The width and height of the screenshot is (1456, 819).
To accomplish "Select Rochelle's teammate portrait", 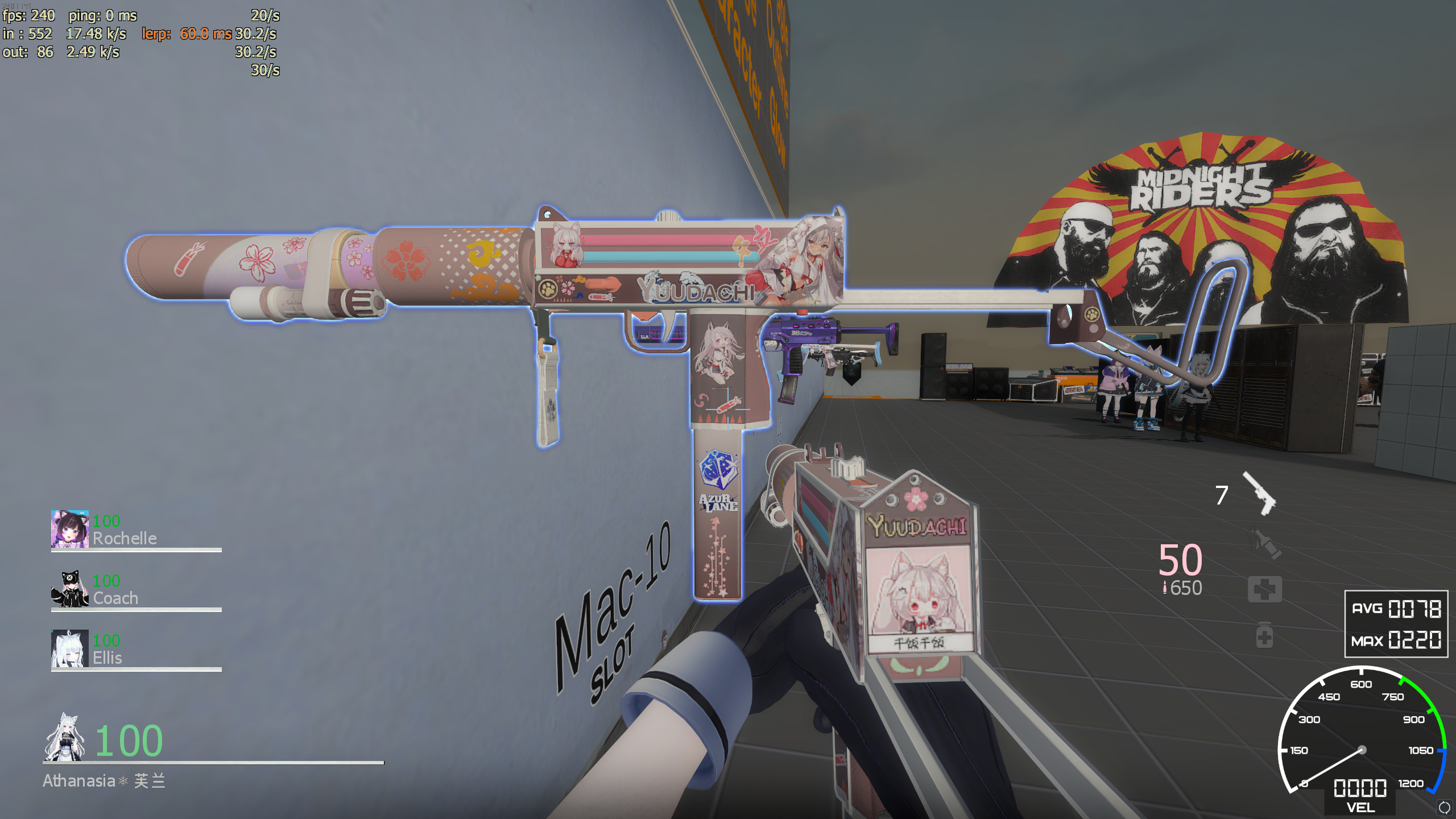I will coord(69,529).
